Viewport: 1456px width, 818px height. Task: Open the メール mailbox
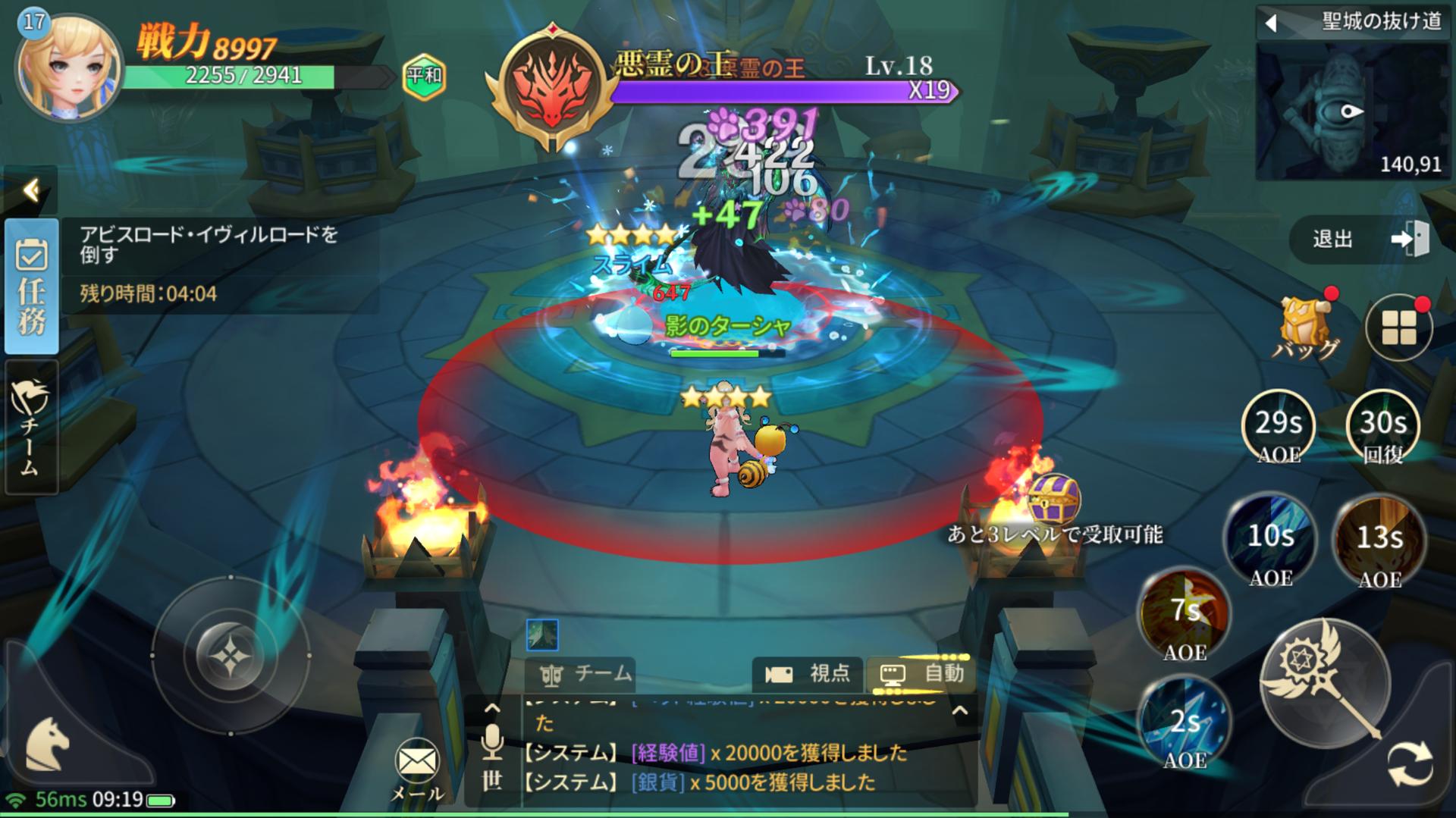click(416, 769)
